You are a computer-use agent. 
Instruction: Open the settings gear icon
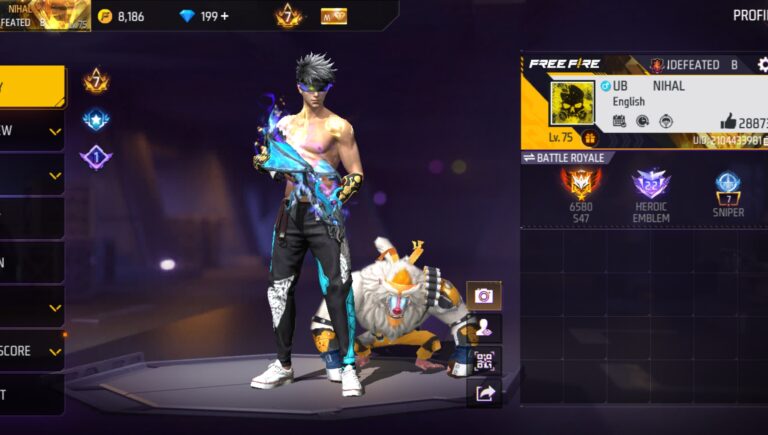click(763, 64)
